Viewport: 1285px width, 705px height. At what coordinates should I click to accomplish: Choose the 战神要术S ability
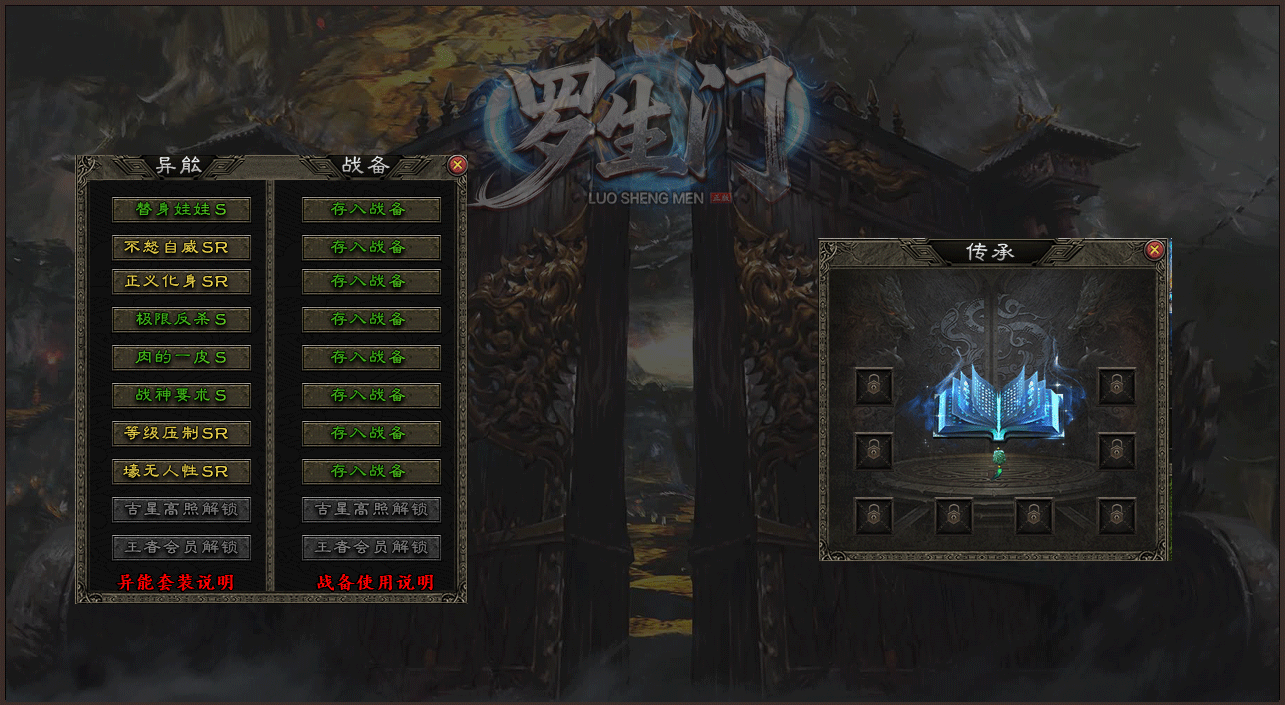[x=181, y=396]
